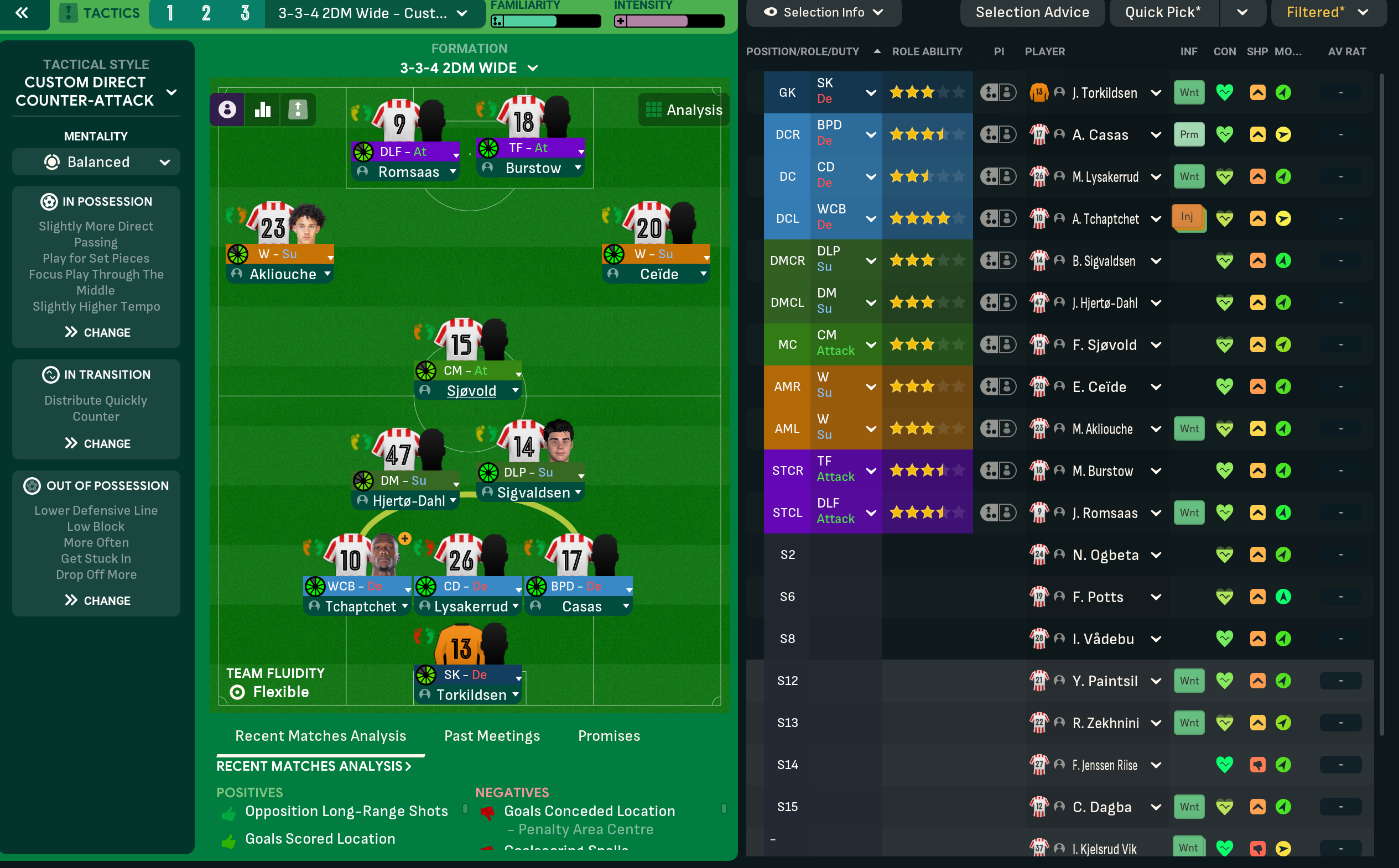1399x868 pixels.
Task: Select the player pictures view icon above the pitch
Action: coord(227,109)
